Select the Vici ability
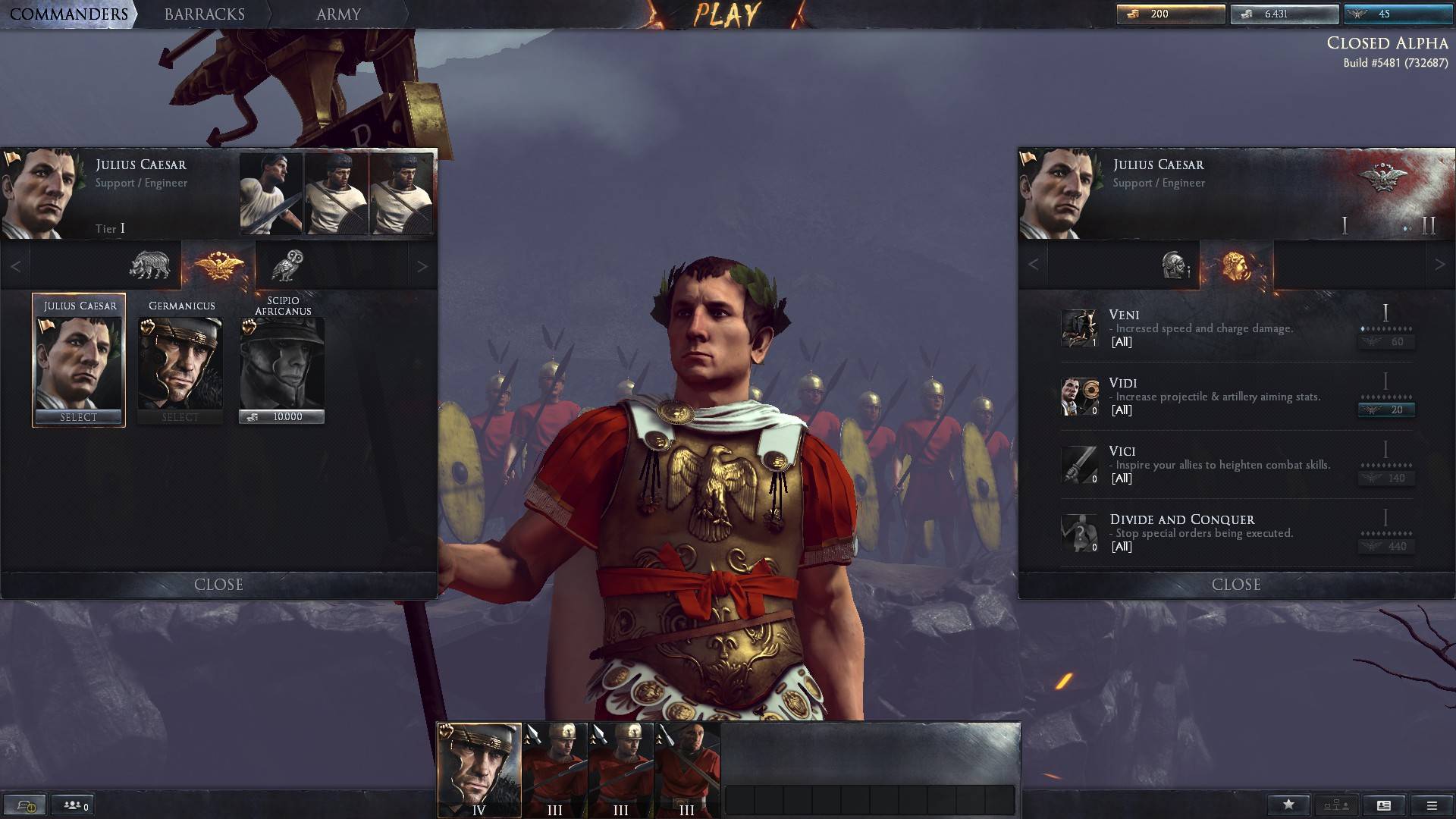 coord(1213,464)
